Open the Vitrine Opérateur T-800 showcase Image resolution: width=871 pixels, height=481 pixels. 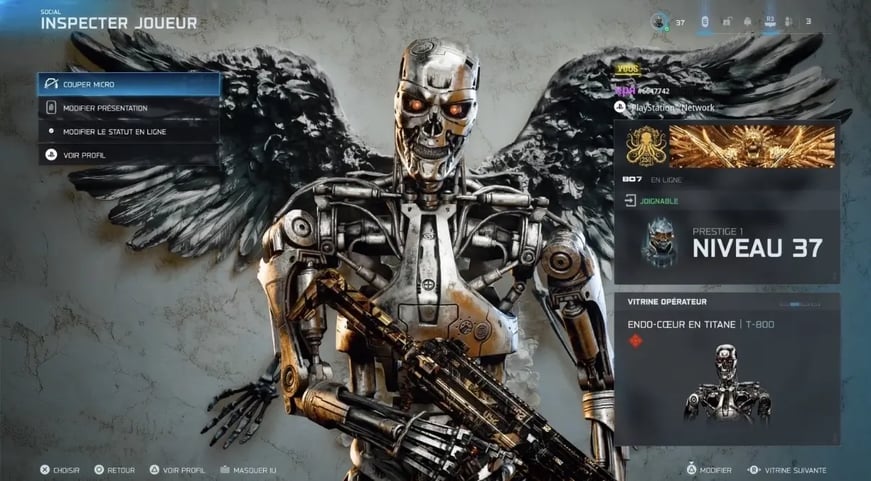point(726,369)
